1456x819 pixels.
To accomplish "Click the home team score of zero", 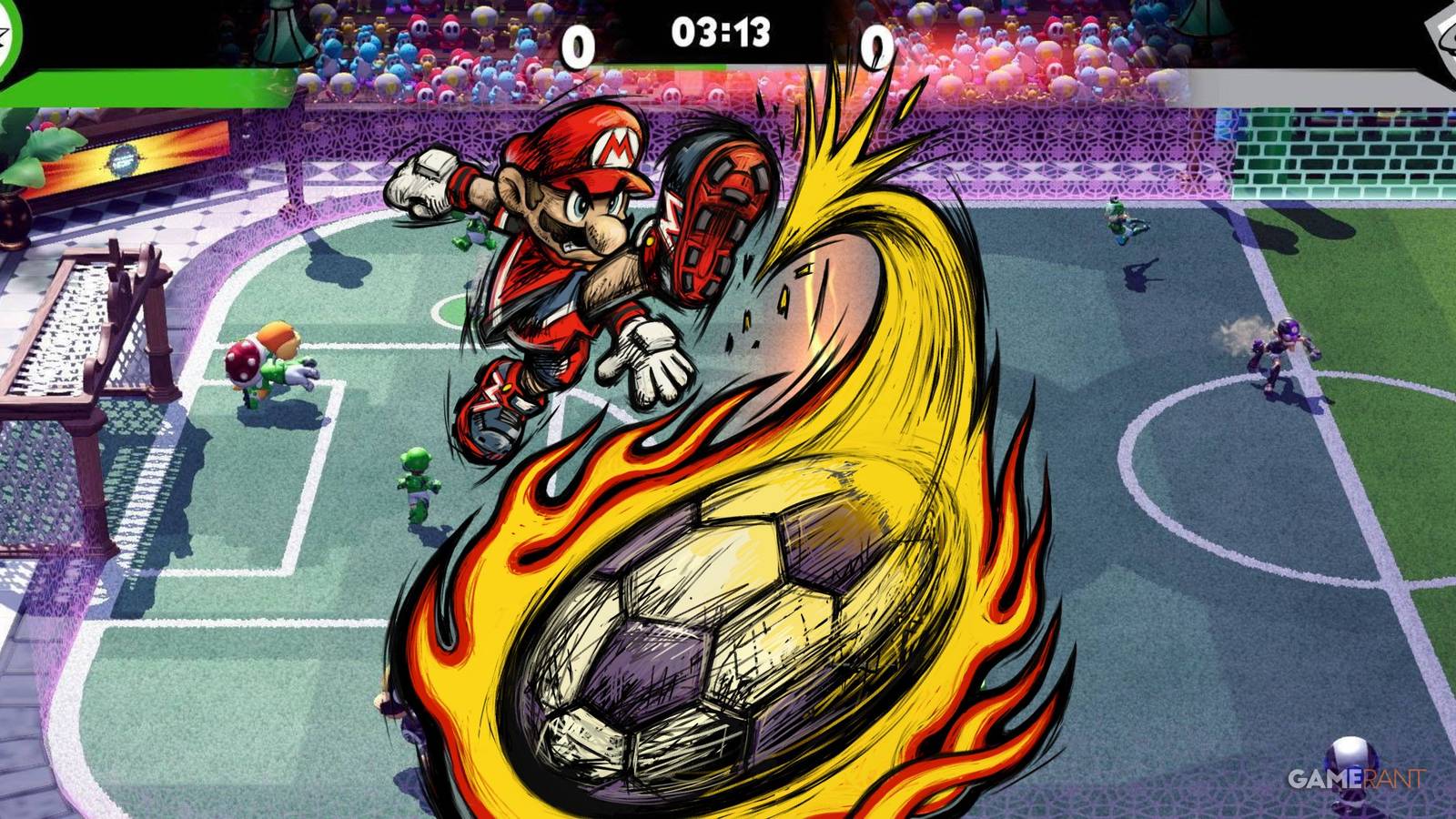I will [x=576, y=41].
